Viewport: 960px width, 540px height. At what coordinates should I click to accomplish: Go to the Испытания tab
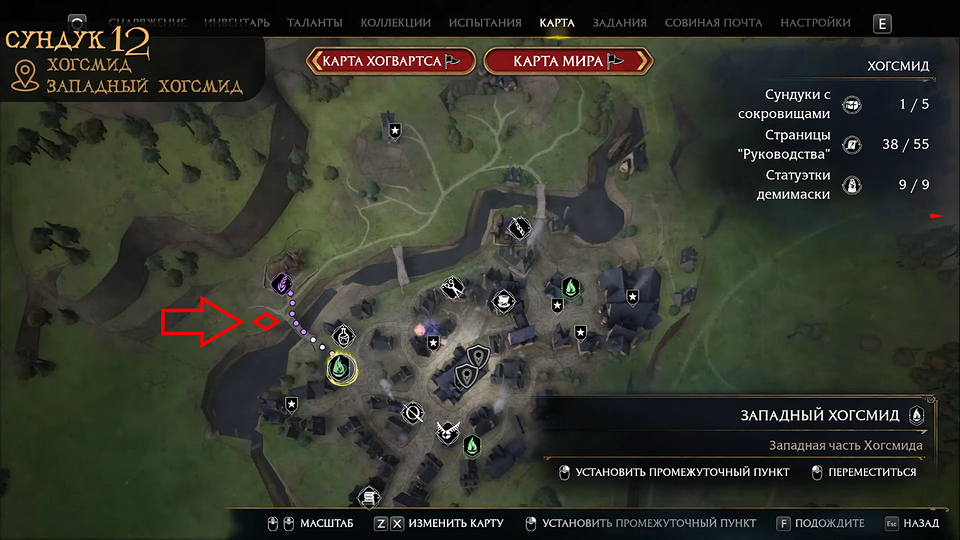485,22
